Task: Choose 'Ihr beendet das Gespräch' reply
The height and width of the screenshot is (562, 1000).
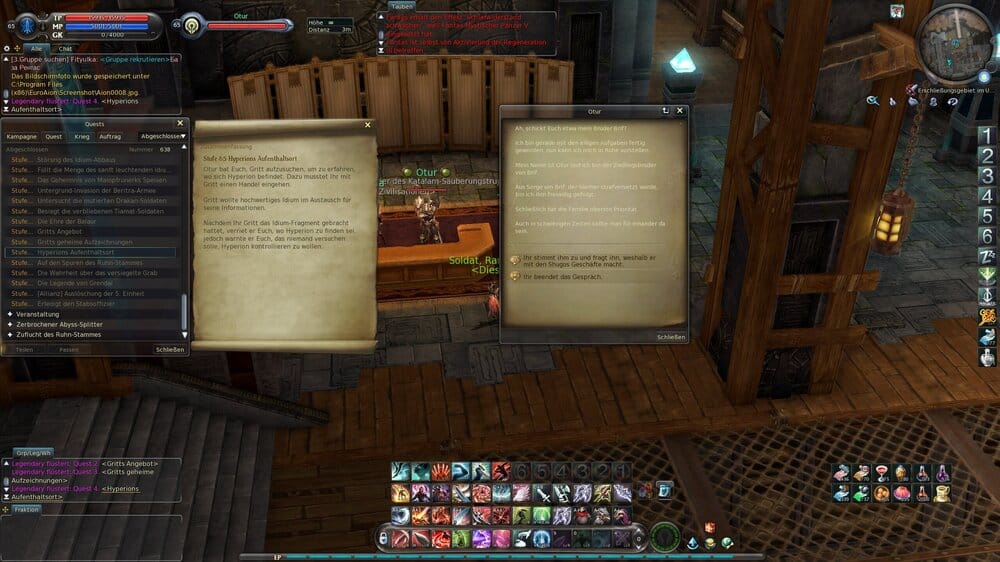Action: pyautogui.click(x=558, y=275)
